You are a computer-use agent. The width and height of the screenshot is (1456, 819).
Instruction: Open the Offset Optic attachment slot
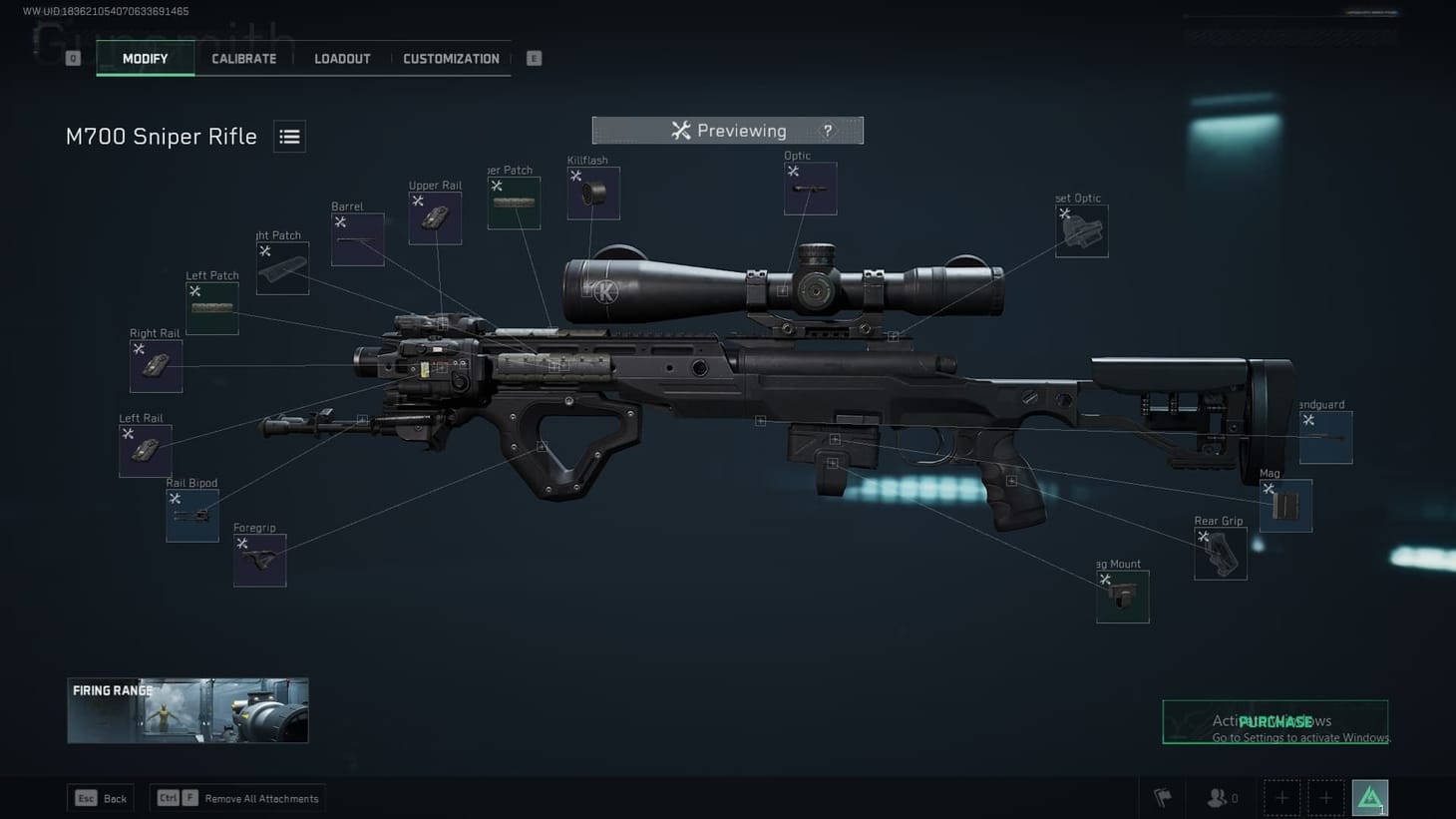pyautogui.click(x=1081, y=230)
